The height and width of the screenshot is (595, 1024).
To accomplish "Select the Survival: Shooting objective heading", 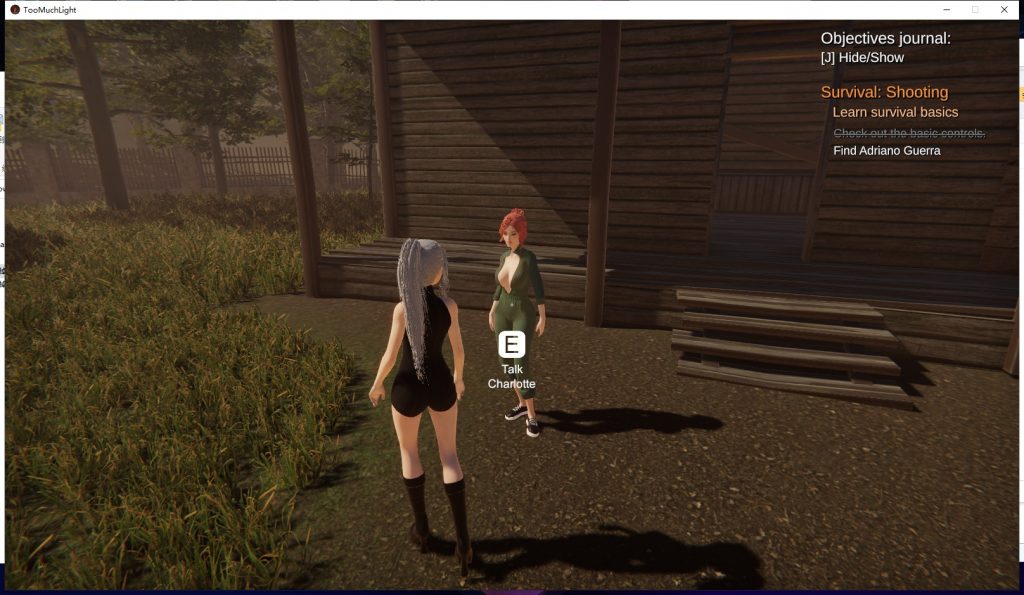I will pyautogui.click(x=884, y=92).
